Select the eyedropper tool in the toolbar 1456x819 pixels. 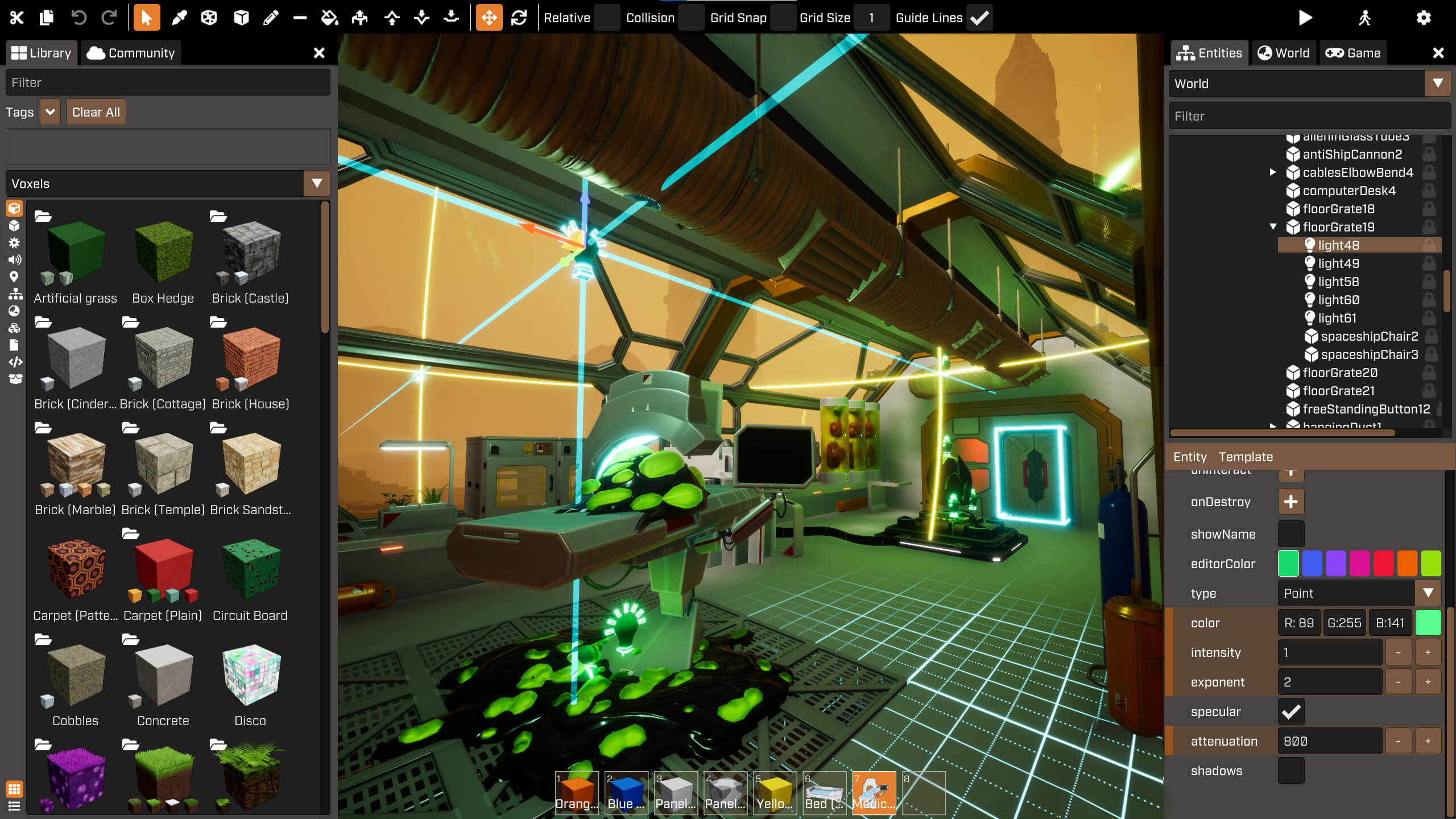pyautogui.click(x=180, y=18)
